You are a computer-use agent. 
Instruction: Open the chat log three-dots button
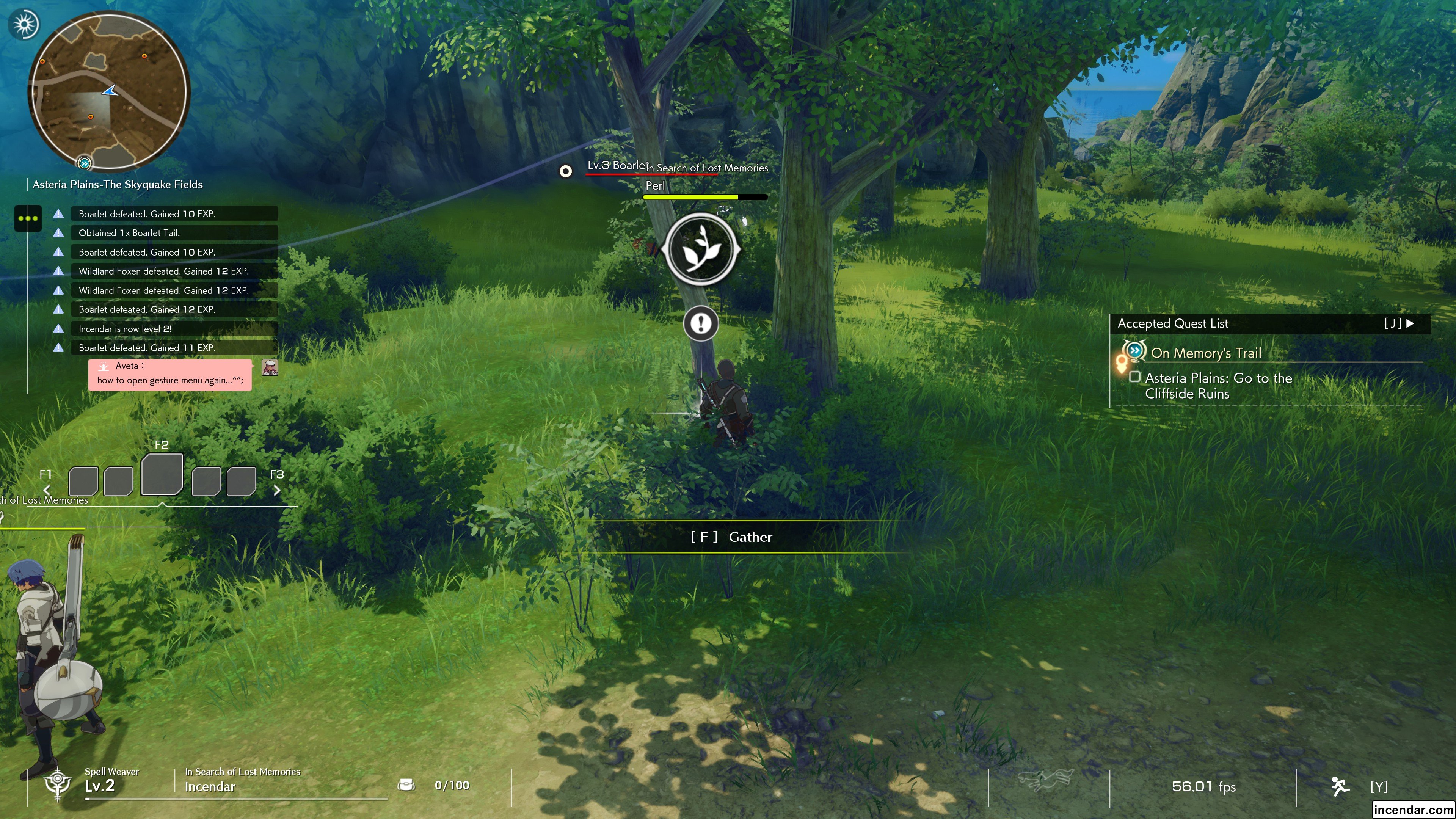click(28, 218)
